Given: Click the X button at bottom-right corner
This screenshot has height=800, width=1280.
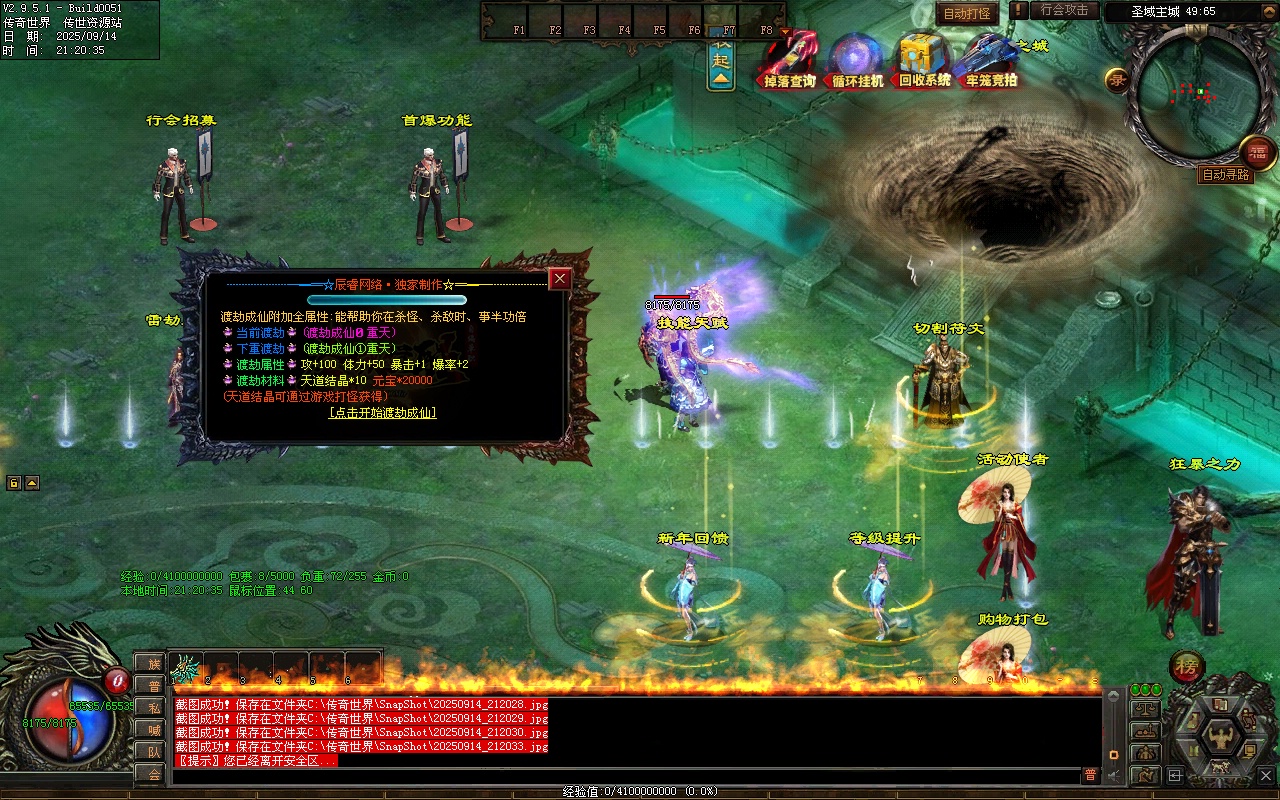Looking at the screenshot, I should click(1266, 774).
